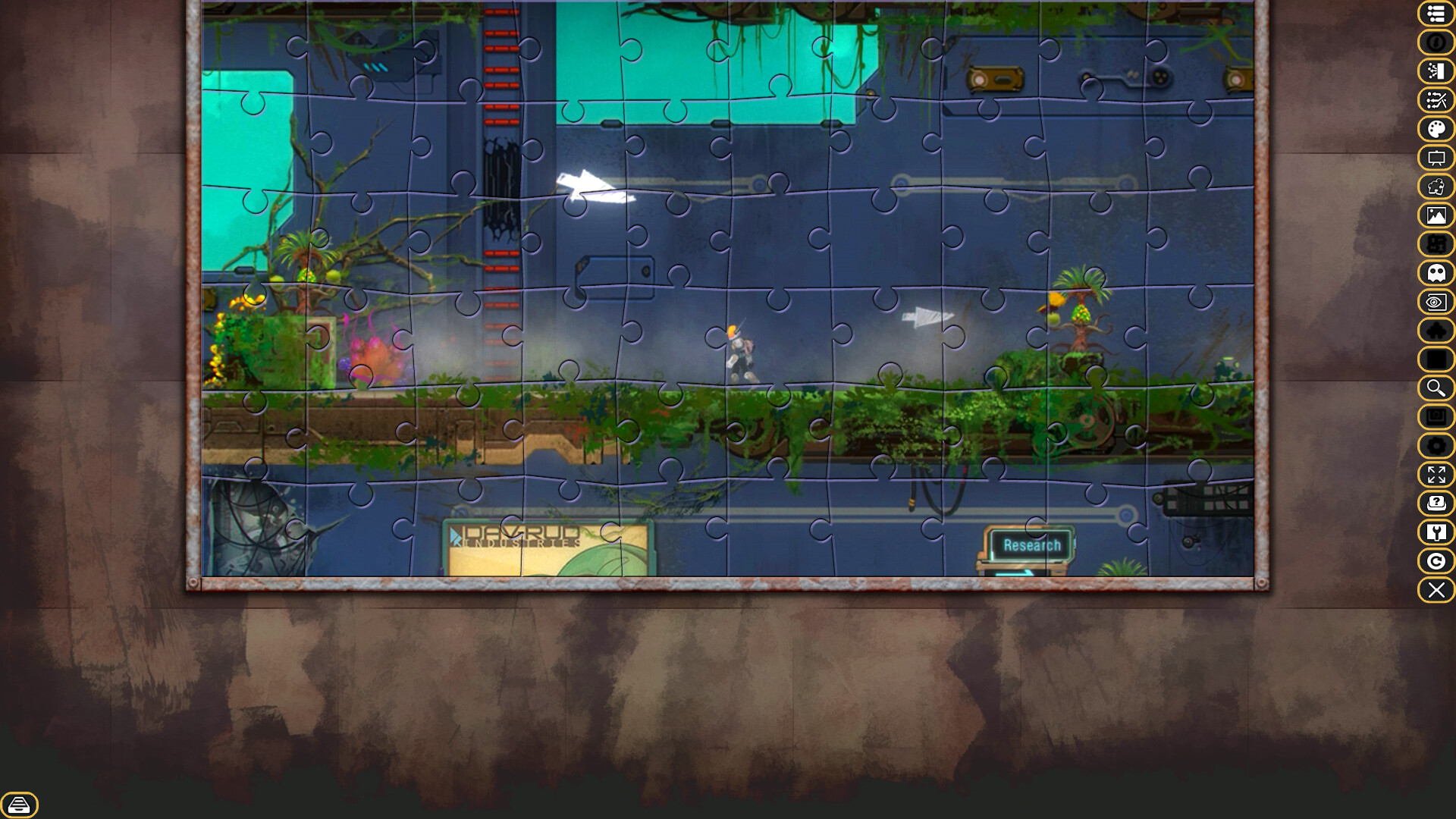Activate the magnifier zoom tool
This screenshot has height=819, width=1456.
(x=1436, y=388)
